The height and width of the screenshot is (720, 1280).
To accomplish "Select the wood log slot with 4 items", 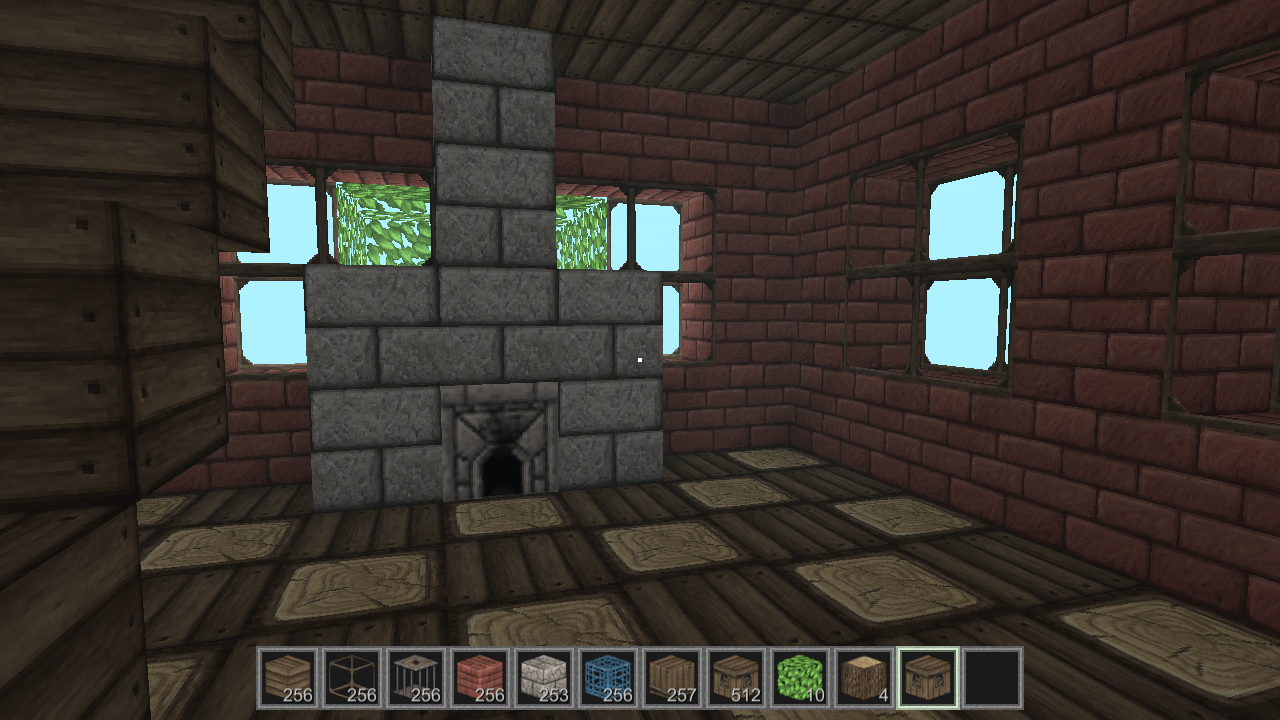I will point(864,680).
